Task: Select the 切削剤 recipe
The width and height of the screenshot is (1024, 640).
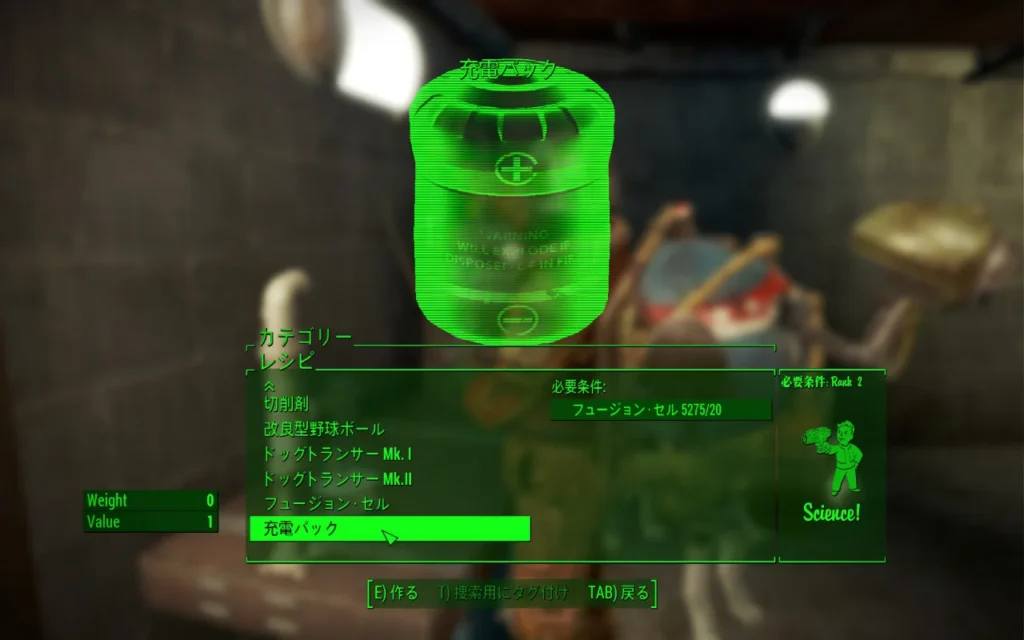Action: coord(286,404)
